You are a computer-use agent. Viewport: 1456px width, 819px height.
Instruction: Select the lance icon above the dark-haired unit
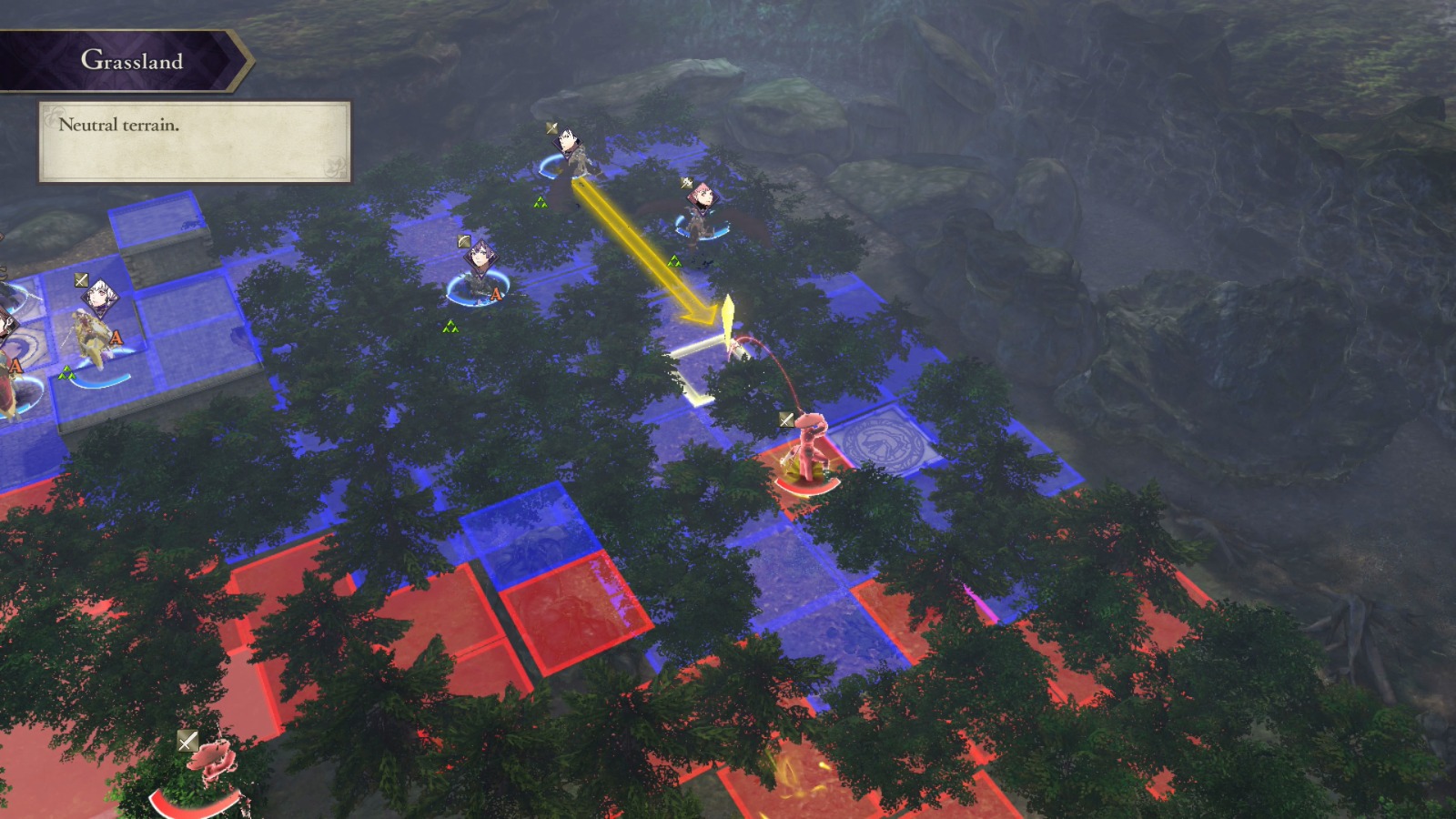click(x=551, y=127)
